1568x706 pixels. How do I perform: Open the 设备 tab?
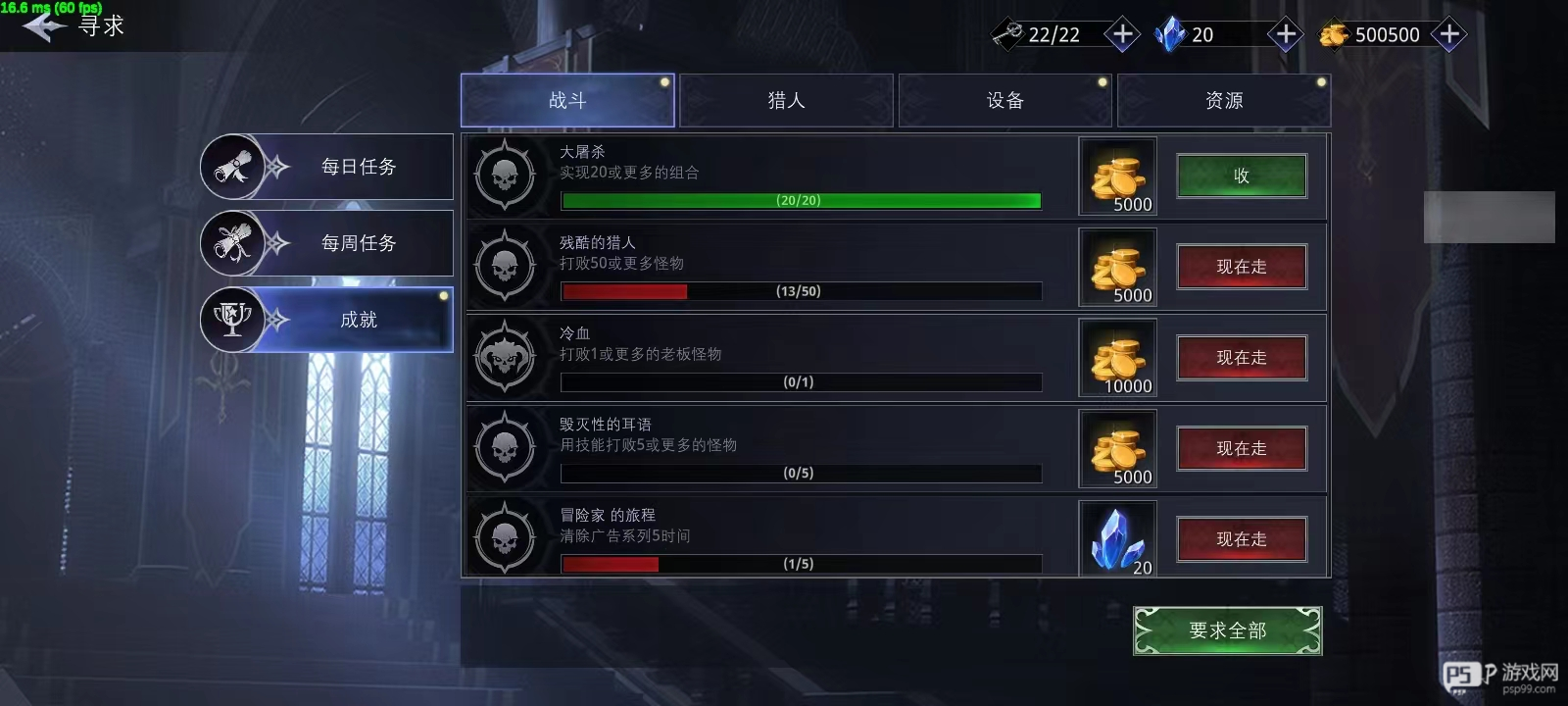pos(1004,99)
